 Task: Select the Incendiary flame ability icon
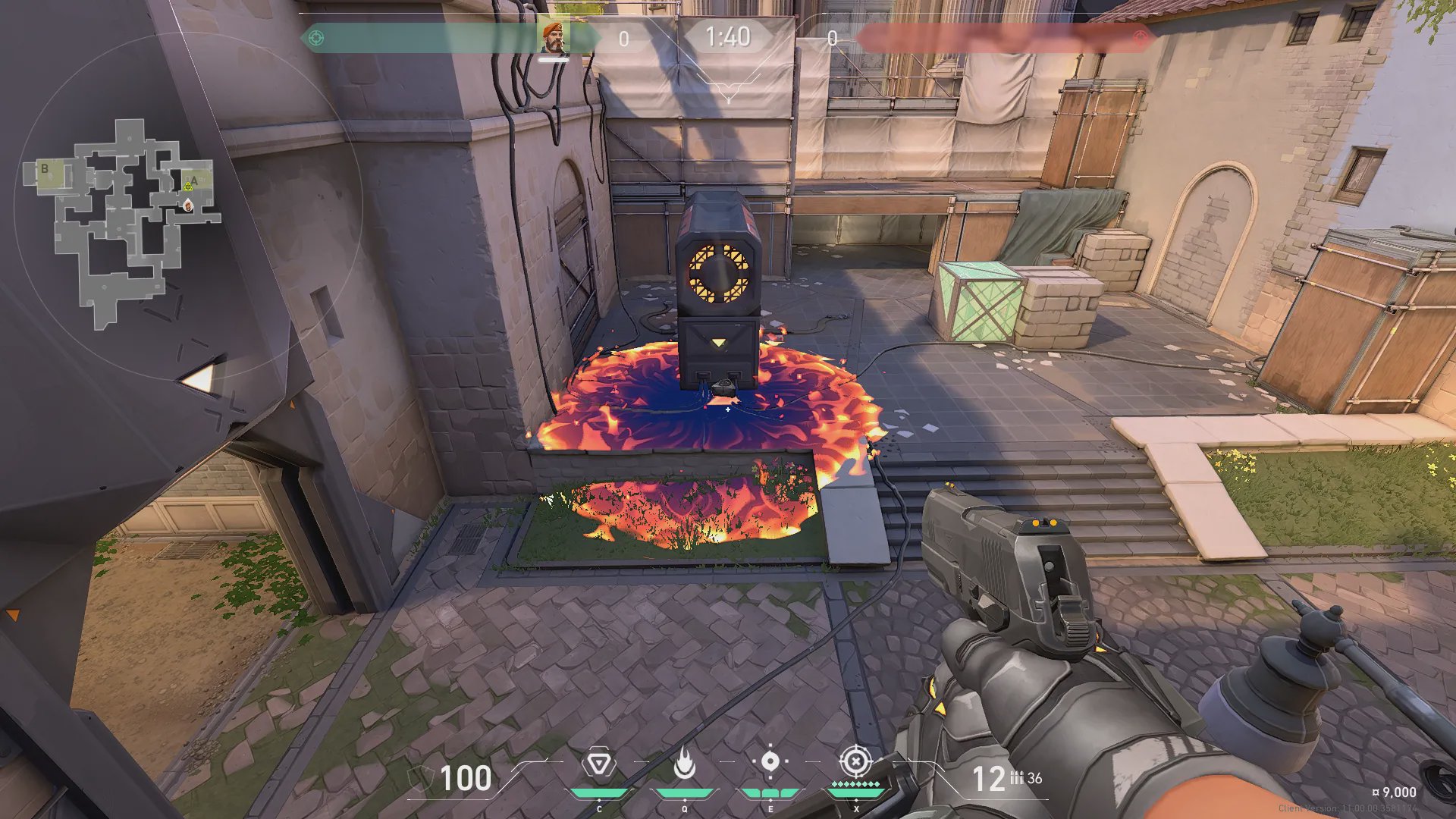[x=685, y=764]
